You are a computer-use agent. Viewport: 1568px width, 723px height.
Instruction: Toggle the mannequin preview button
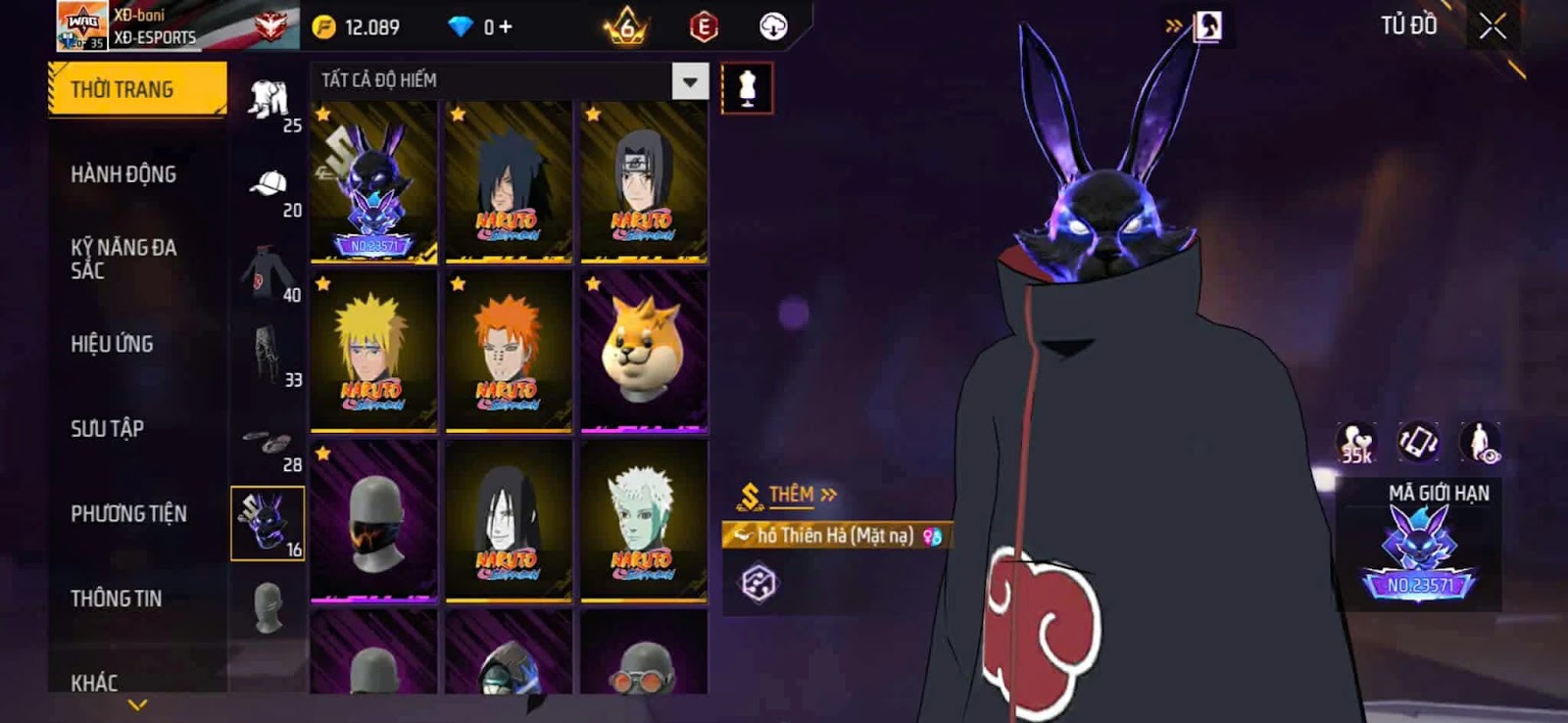point(747,88)
